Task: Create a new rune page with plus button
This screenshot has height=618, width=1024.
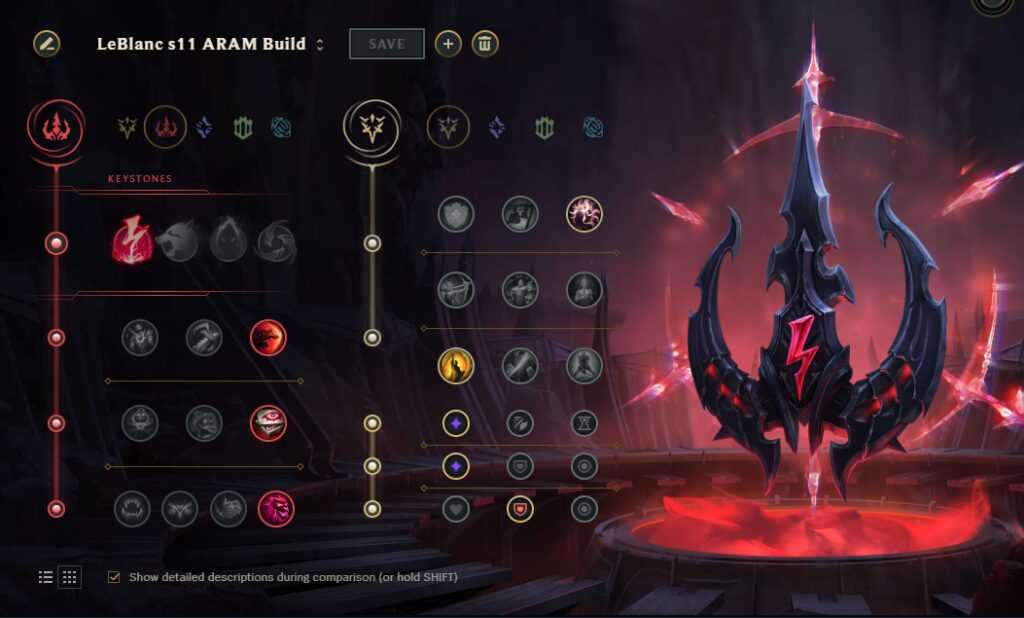Action: [x=448, y=44]
